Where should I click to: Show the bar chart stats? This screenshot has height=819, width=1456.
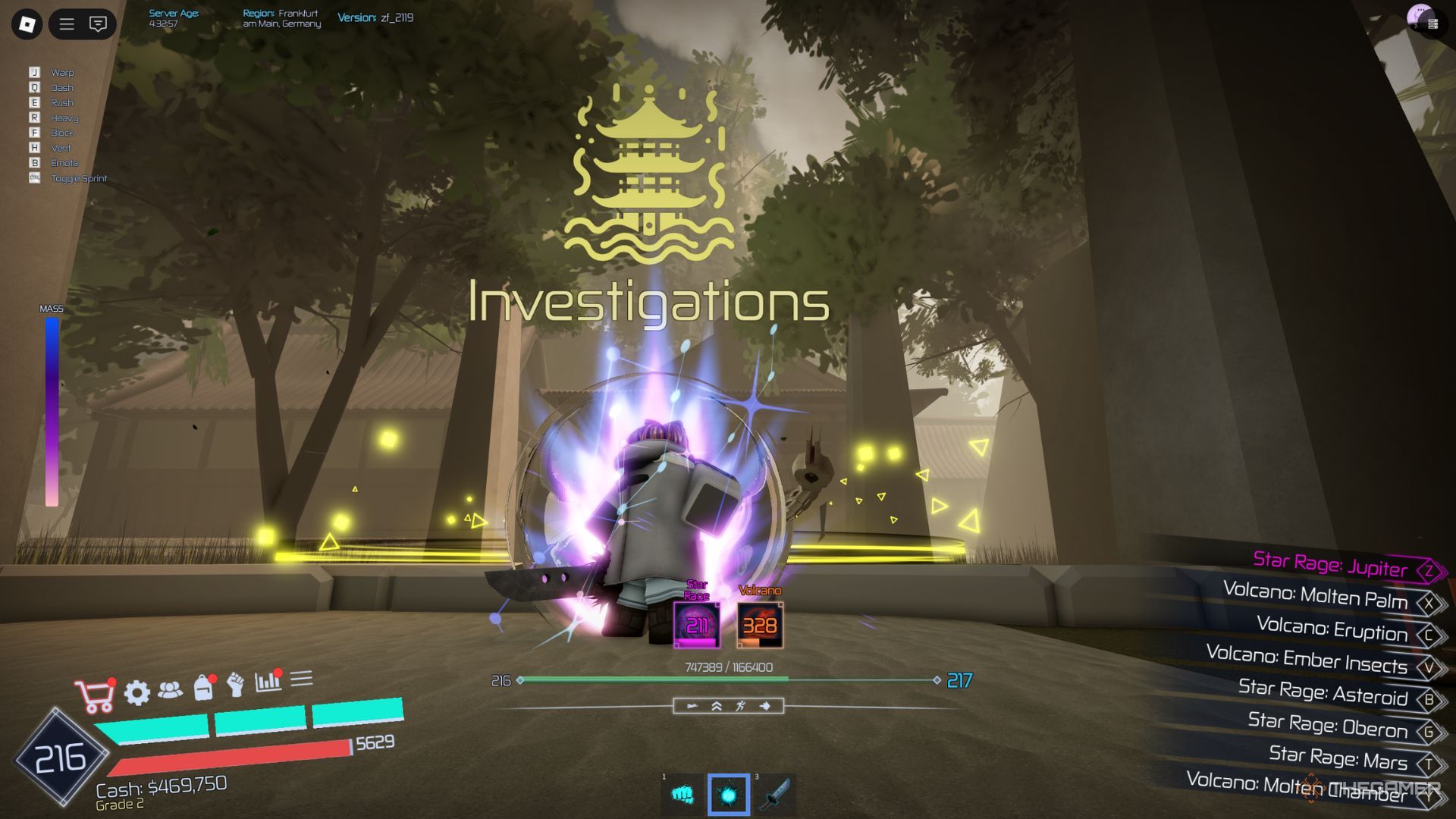(268, 681)
